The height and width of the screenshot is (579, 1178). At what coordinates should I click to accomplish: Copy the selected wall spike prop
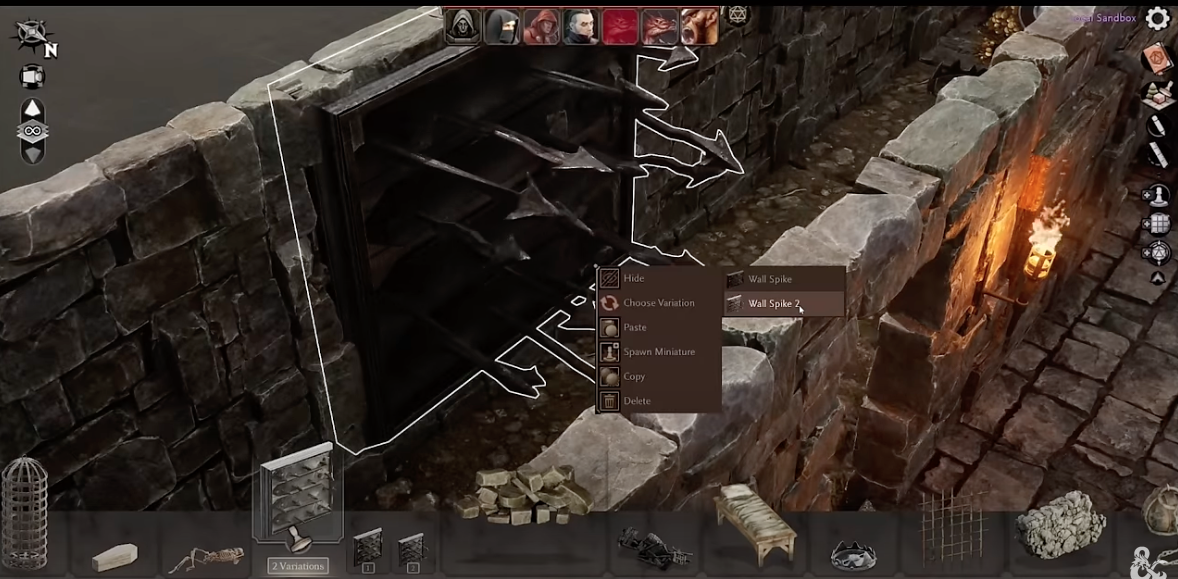point(634,377)
